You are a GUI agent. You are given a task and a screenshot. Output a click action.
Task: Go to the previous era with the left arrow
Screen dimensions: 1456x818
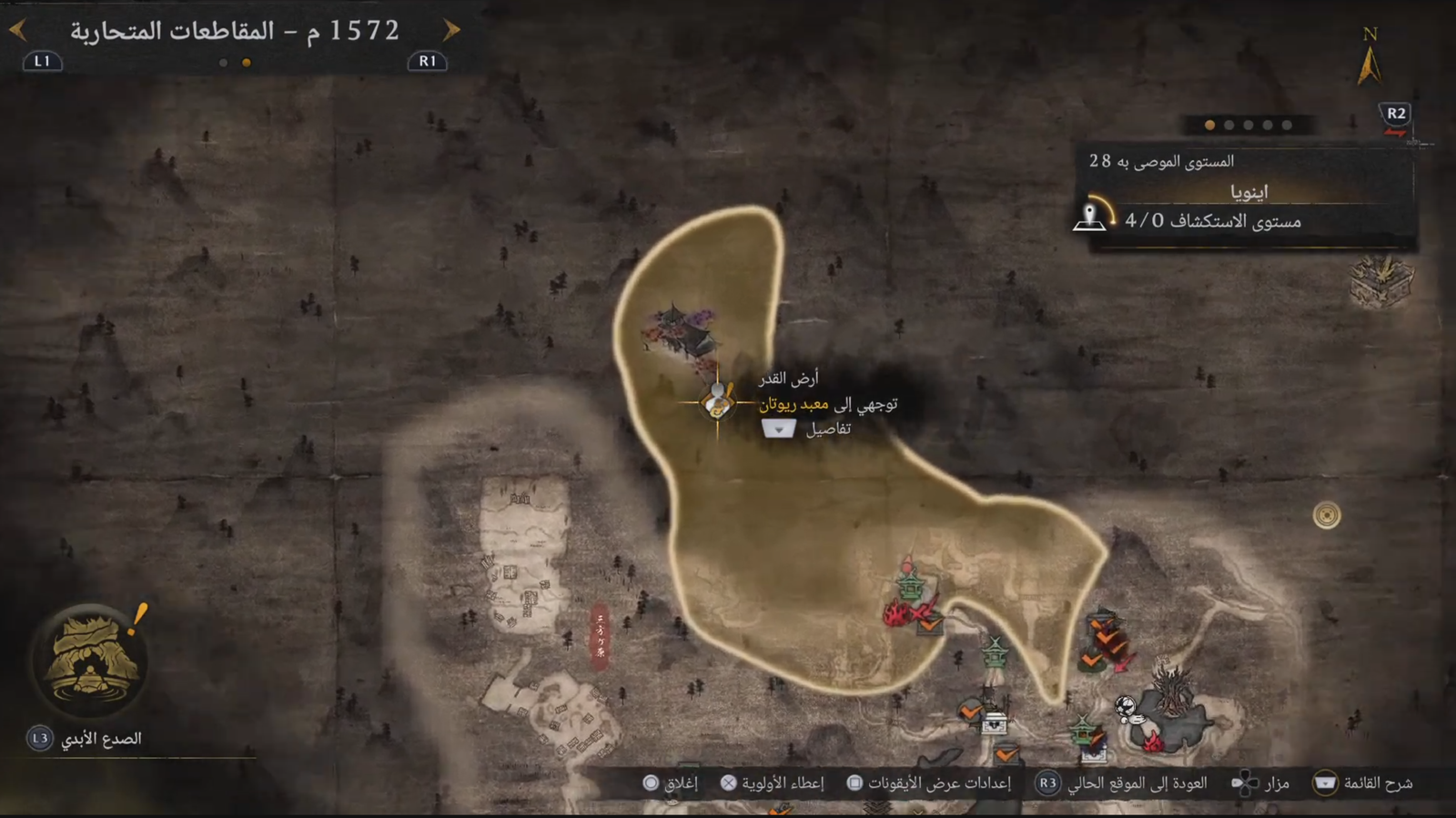(17, 31)
